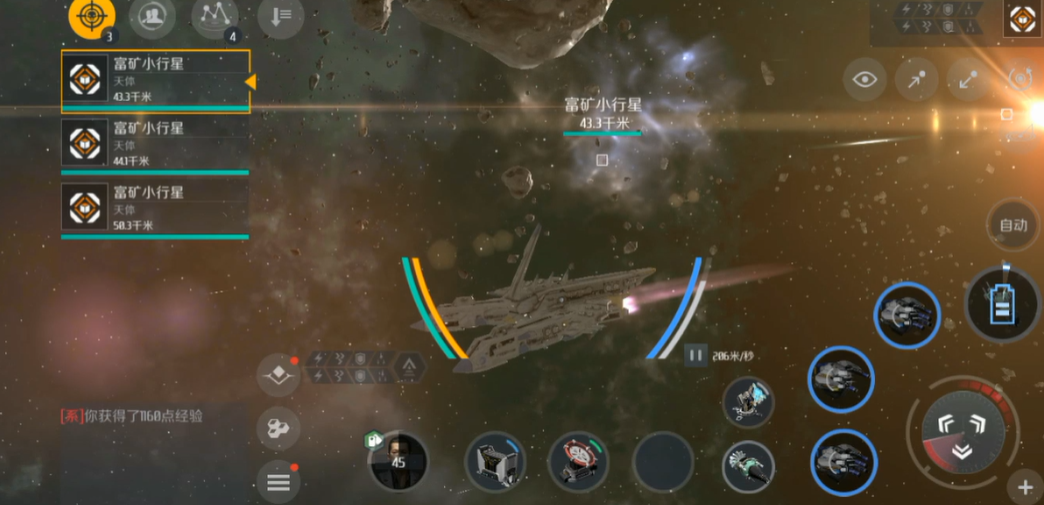
Task: Click the sort list arrow icon
Action: coord(281,16)
